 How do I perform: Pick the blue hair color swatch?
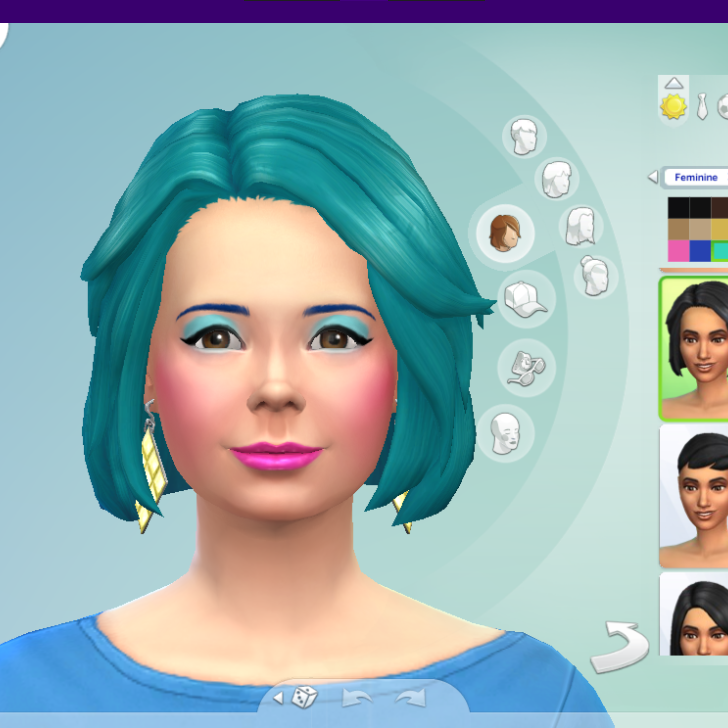coord(700,250)
